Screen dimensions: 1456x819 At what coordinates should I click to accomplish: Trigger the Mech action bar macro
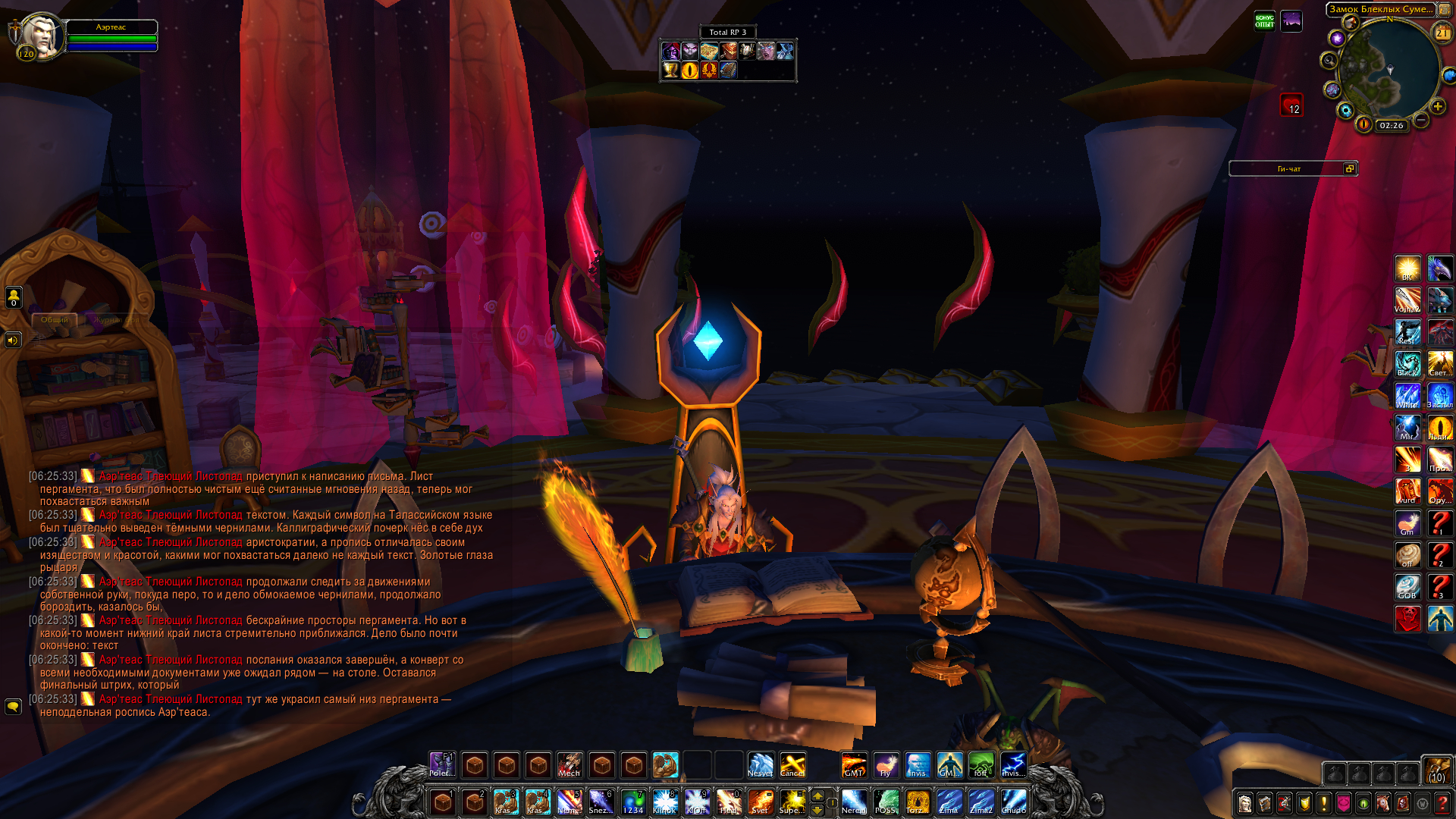point(570,765)
